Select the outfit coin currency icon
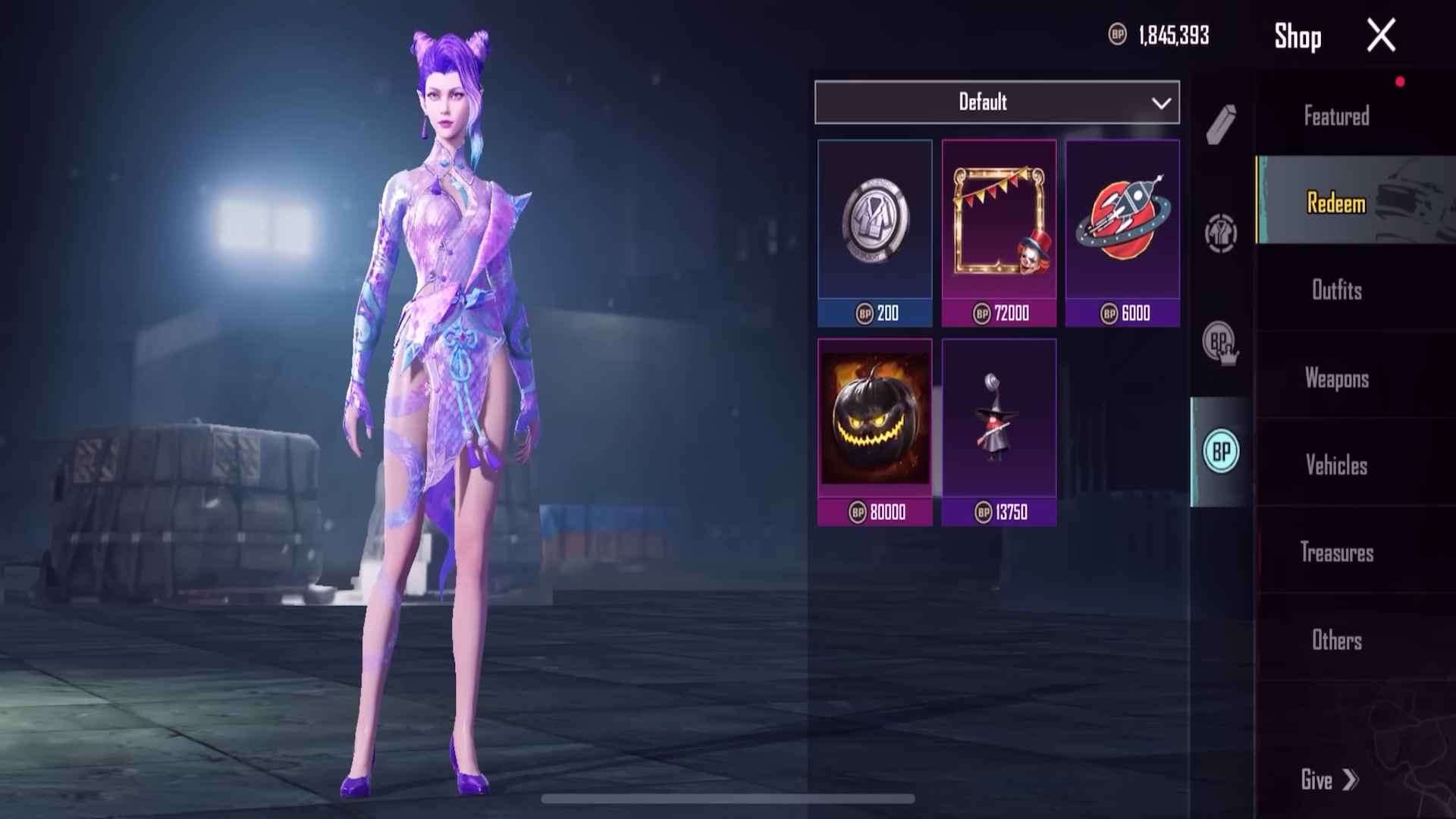Image resolution: width=1456 pixels, height=819 pixels. (x=1221, y=235)
